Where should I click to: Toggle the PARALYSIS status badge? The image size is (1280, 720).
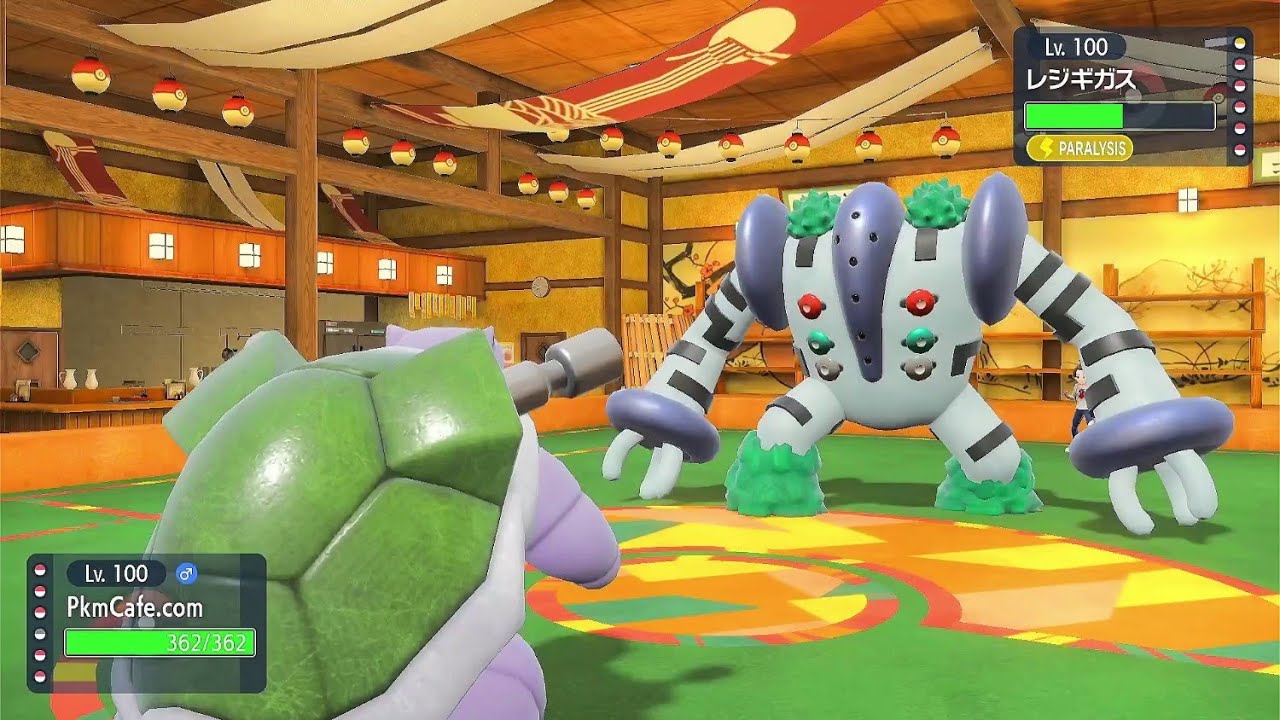[1078, 148]
